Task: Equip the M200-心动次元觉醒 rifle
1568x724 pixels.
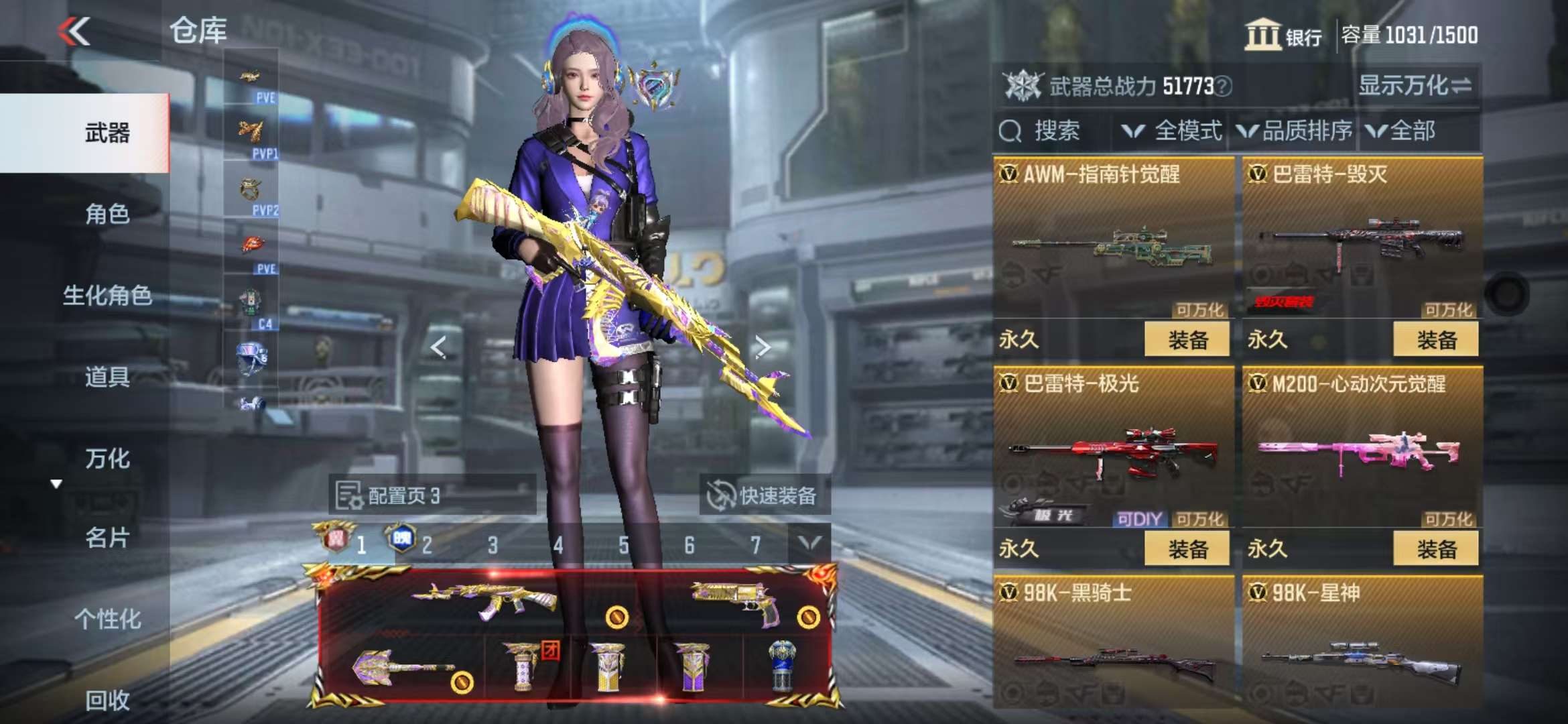Action: (1435, 549)
